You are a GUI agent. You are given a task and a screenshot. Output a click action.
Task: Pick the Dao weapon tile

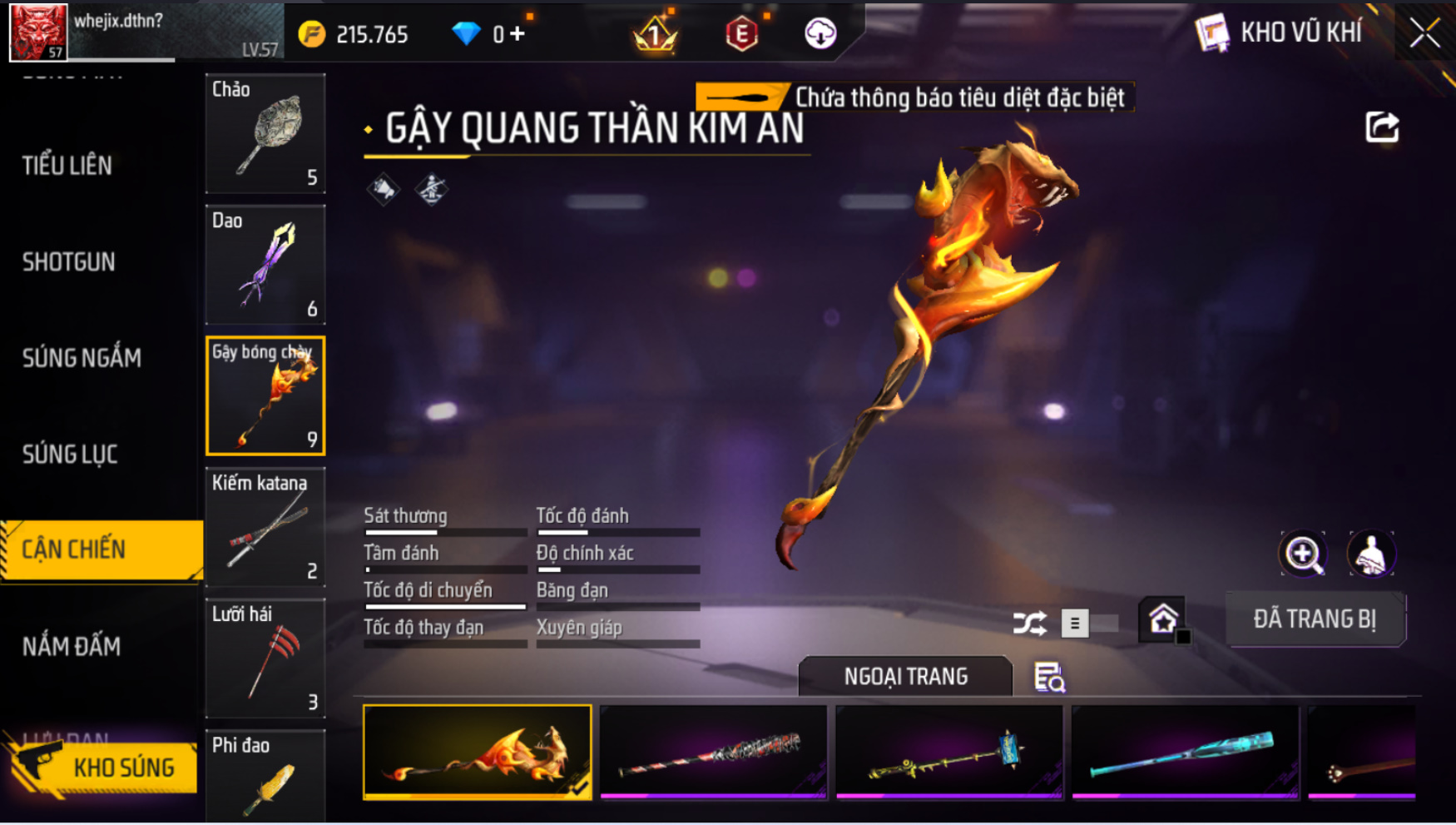click(265, 265)
